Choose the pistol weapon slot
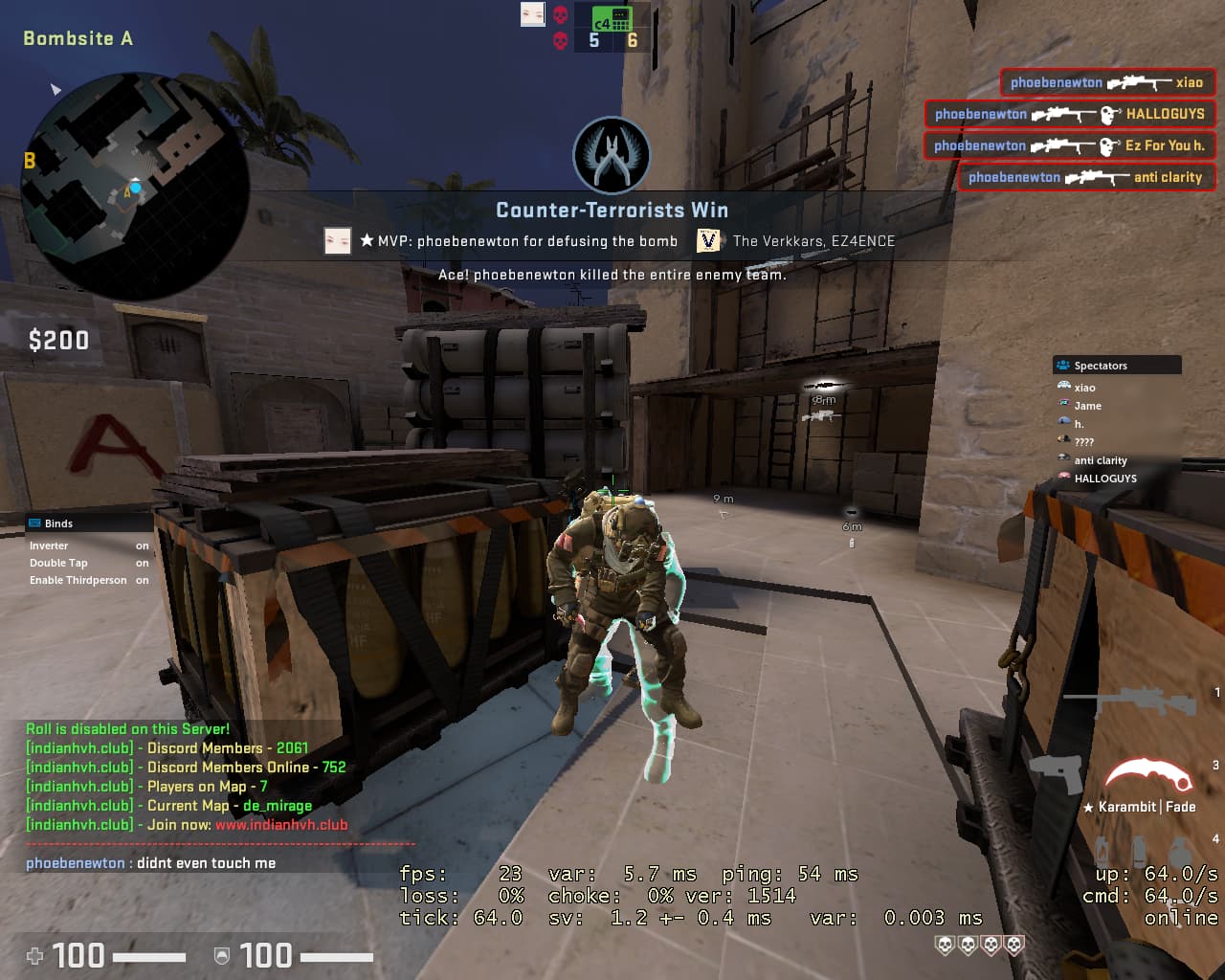Image resolution: width=1225 pixels, height=980 pixels. 1057,773
